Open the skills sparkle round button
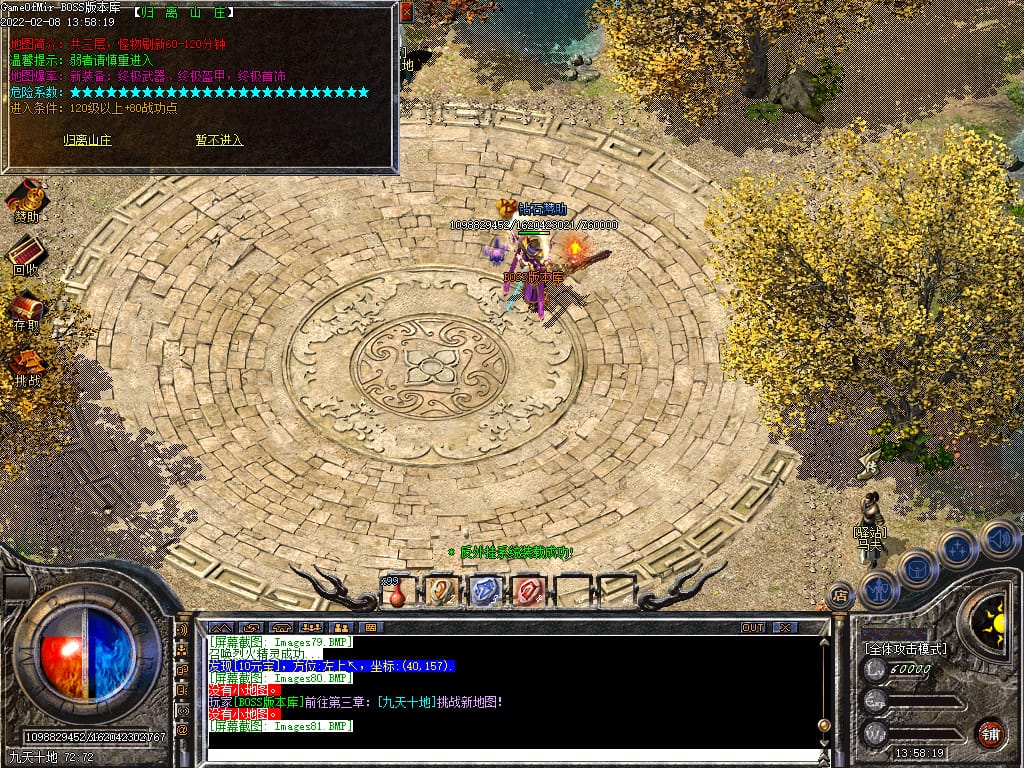 pyautogui.click(x=958, y=548)
